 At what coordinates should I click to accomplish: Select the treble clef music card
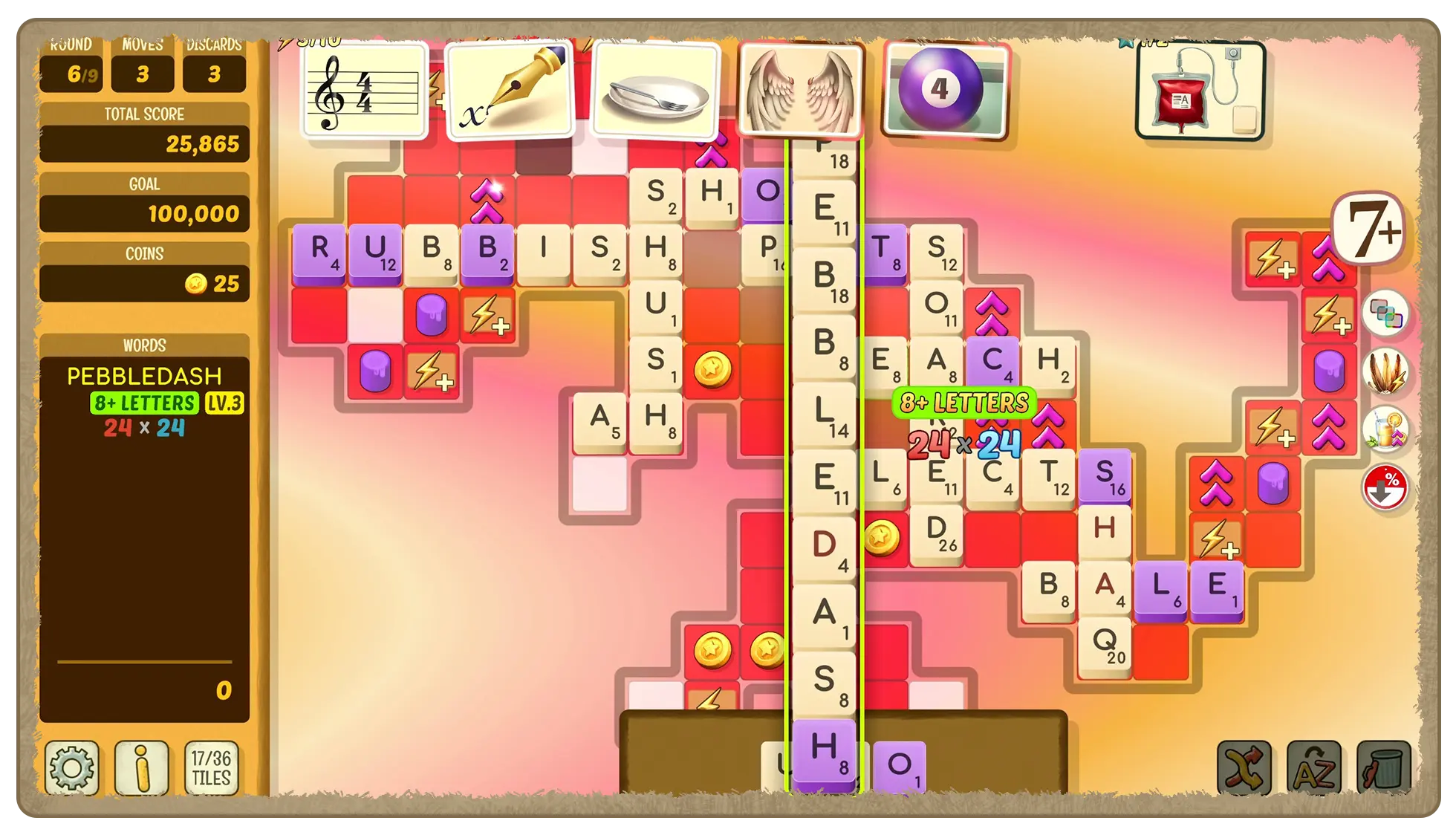tap(365, 90)
